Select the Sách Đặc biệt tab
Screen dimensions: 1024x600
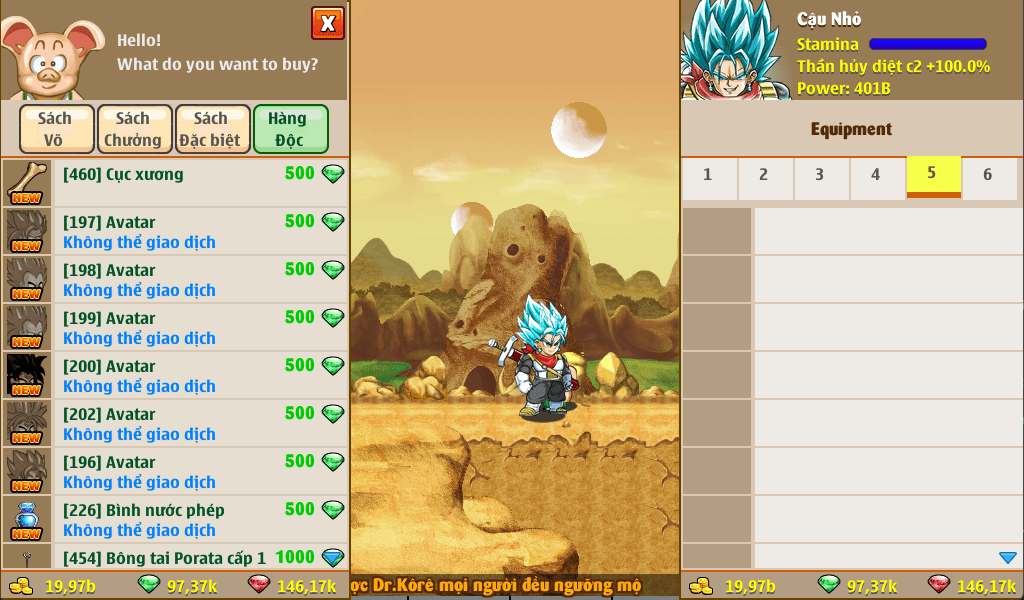pyautogui.click(x=212, y=129)
